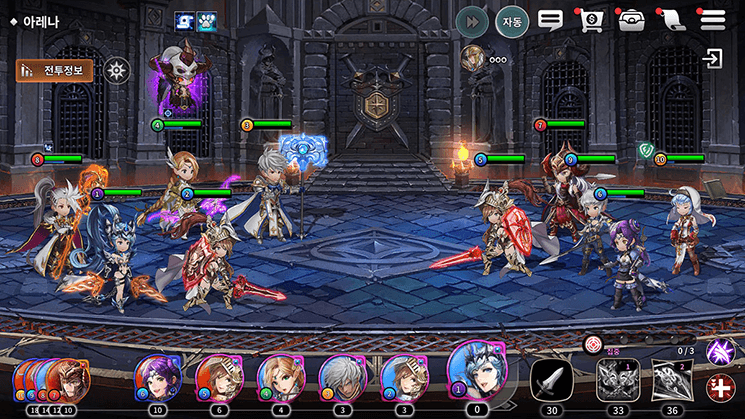Image resolution: width=745 pixels, height=419 pixels.
Task: Click the paw print buff icon
Action: 207,22
